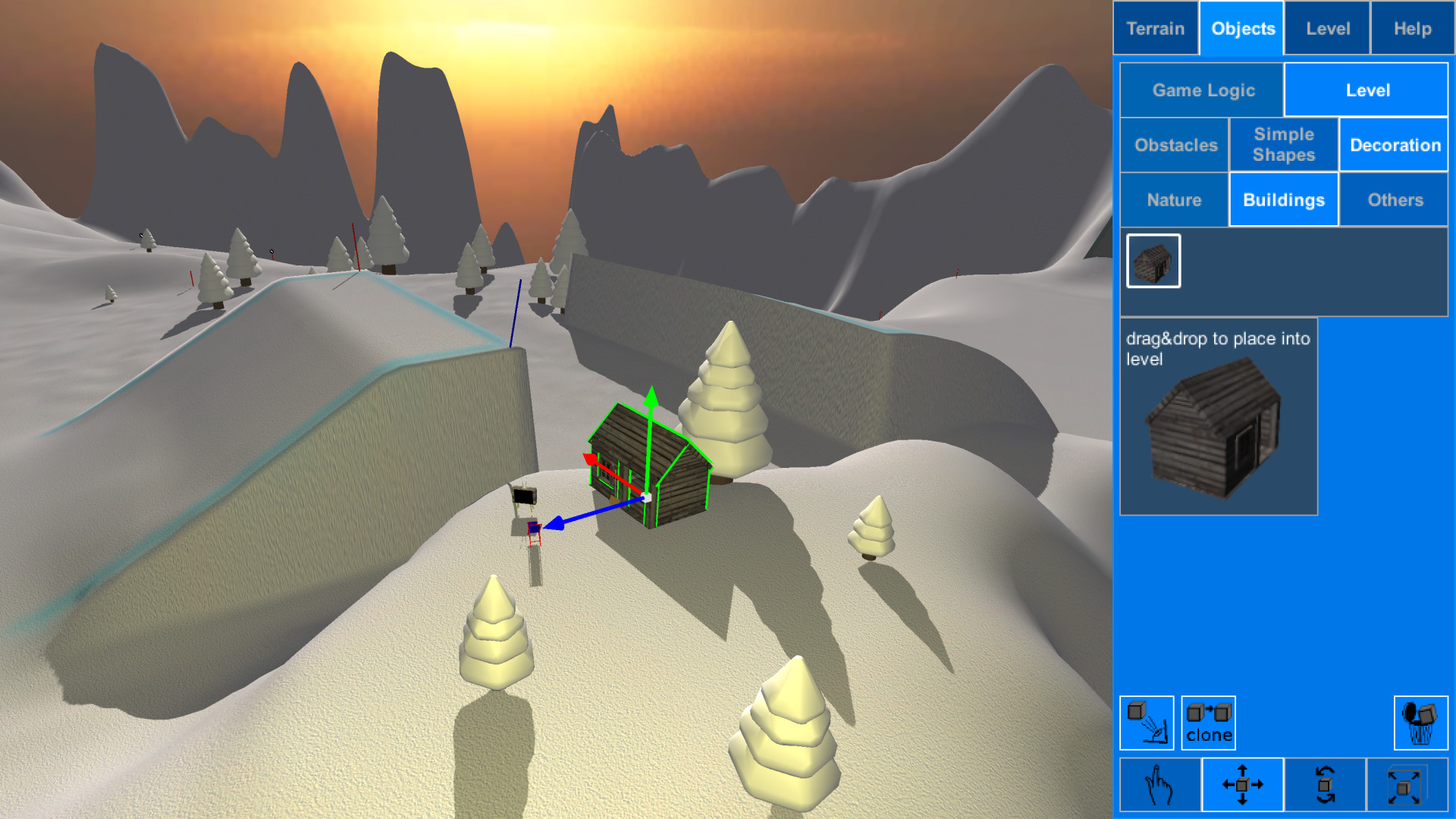Open the Help tab

click(1412, 28)
